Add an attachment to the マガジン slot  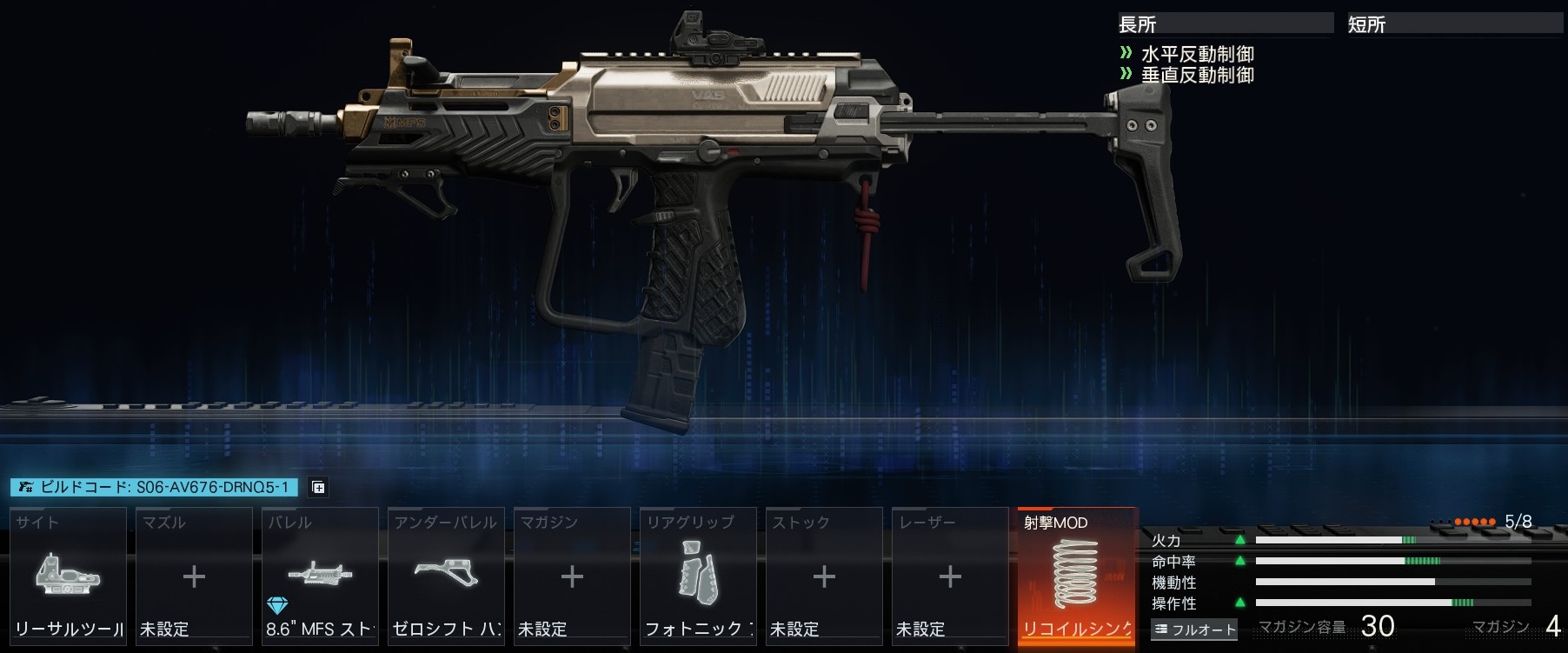(x=572, y=576)
